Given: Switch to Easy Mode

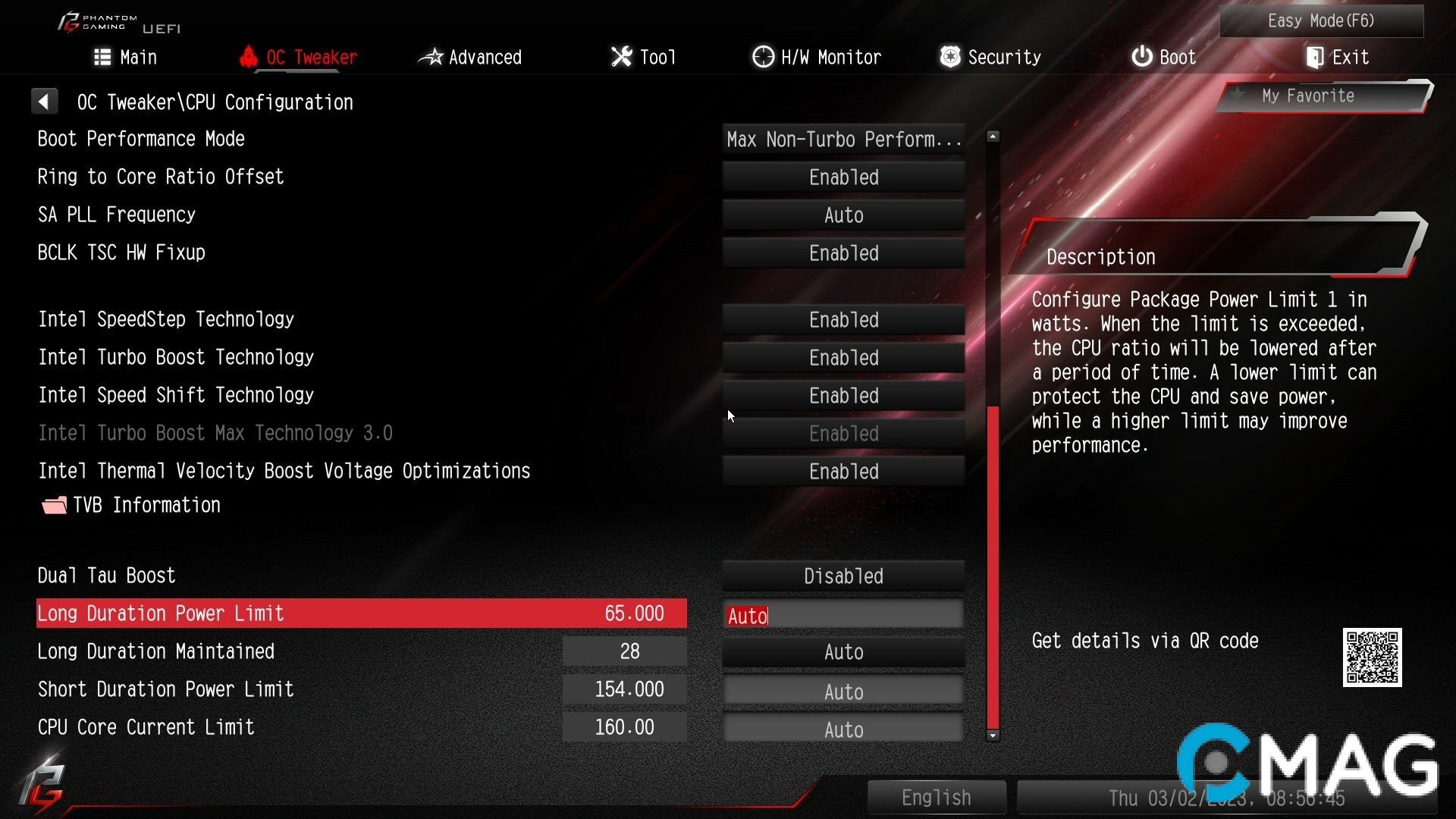Looking at the screenshot, I should coord(1321,20).
